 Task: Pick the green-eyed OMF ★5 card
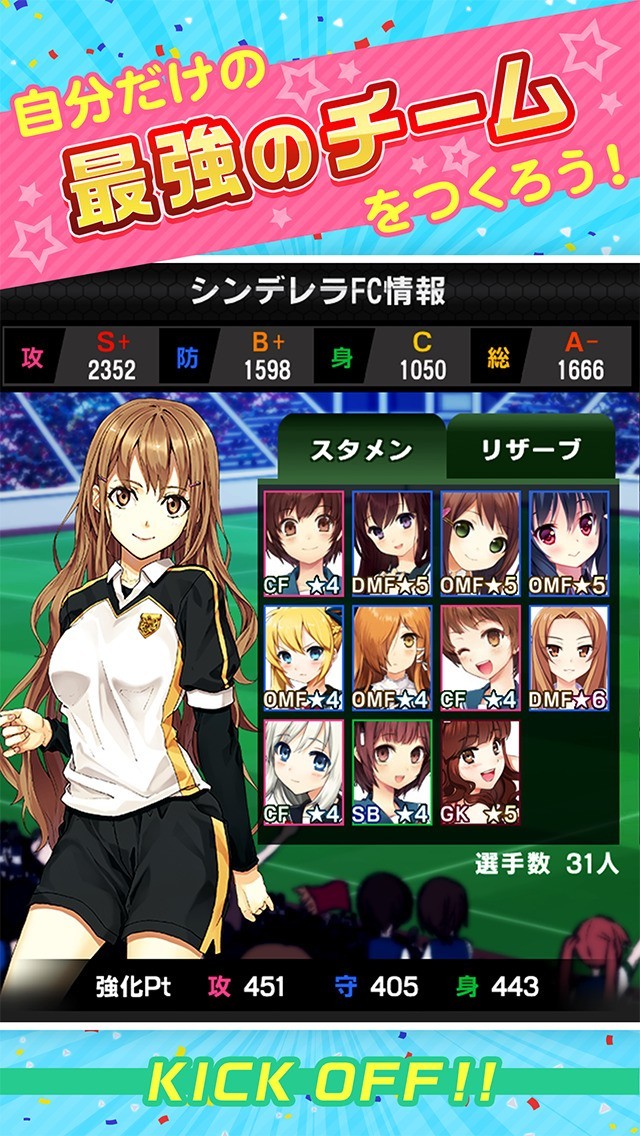tap(480, 543)
